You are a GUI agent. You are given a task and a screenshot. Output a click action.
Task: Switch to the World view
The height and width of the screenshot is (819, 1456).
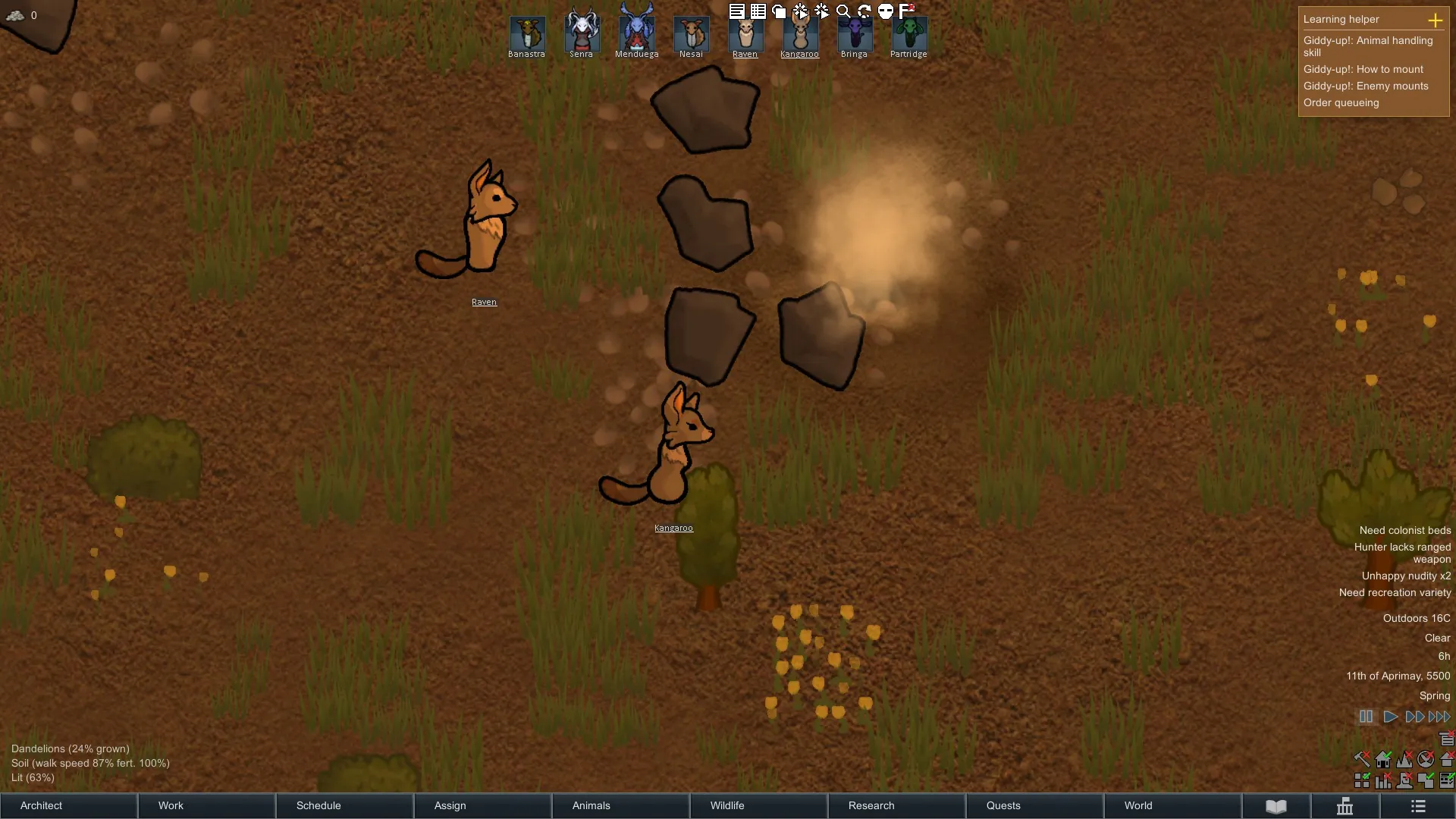click(x=1172, y=805)
